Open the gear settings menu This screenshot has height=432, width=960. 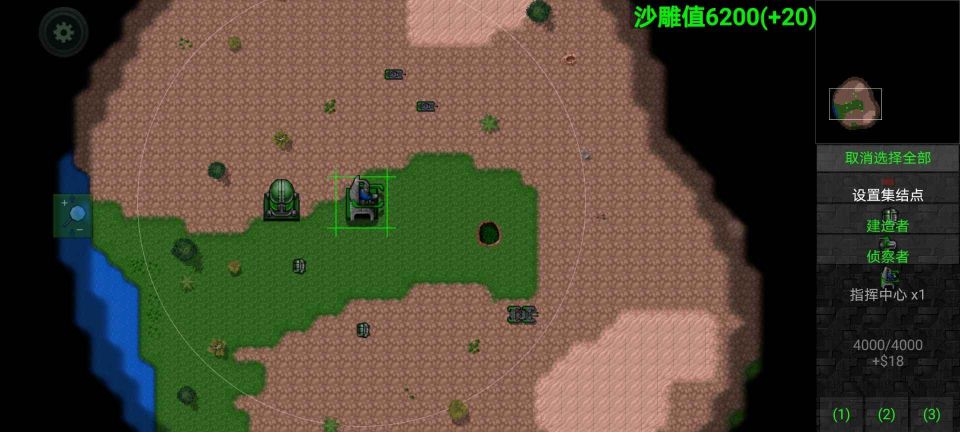[63, 32]
